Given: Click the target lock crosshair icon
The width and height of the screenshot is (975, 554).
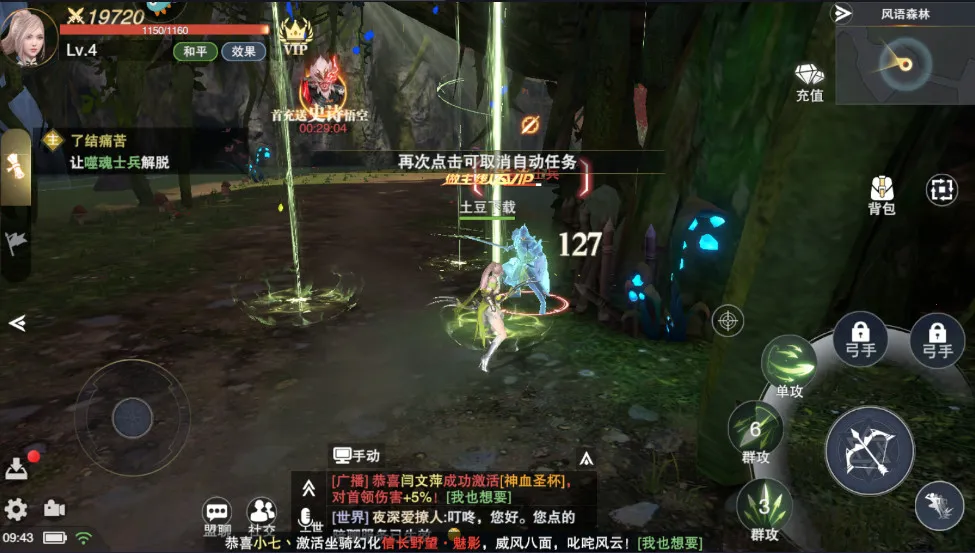Looking at the screenshot, I should point(728,321).
